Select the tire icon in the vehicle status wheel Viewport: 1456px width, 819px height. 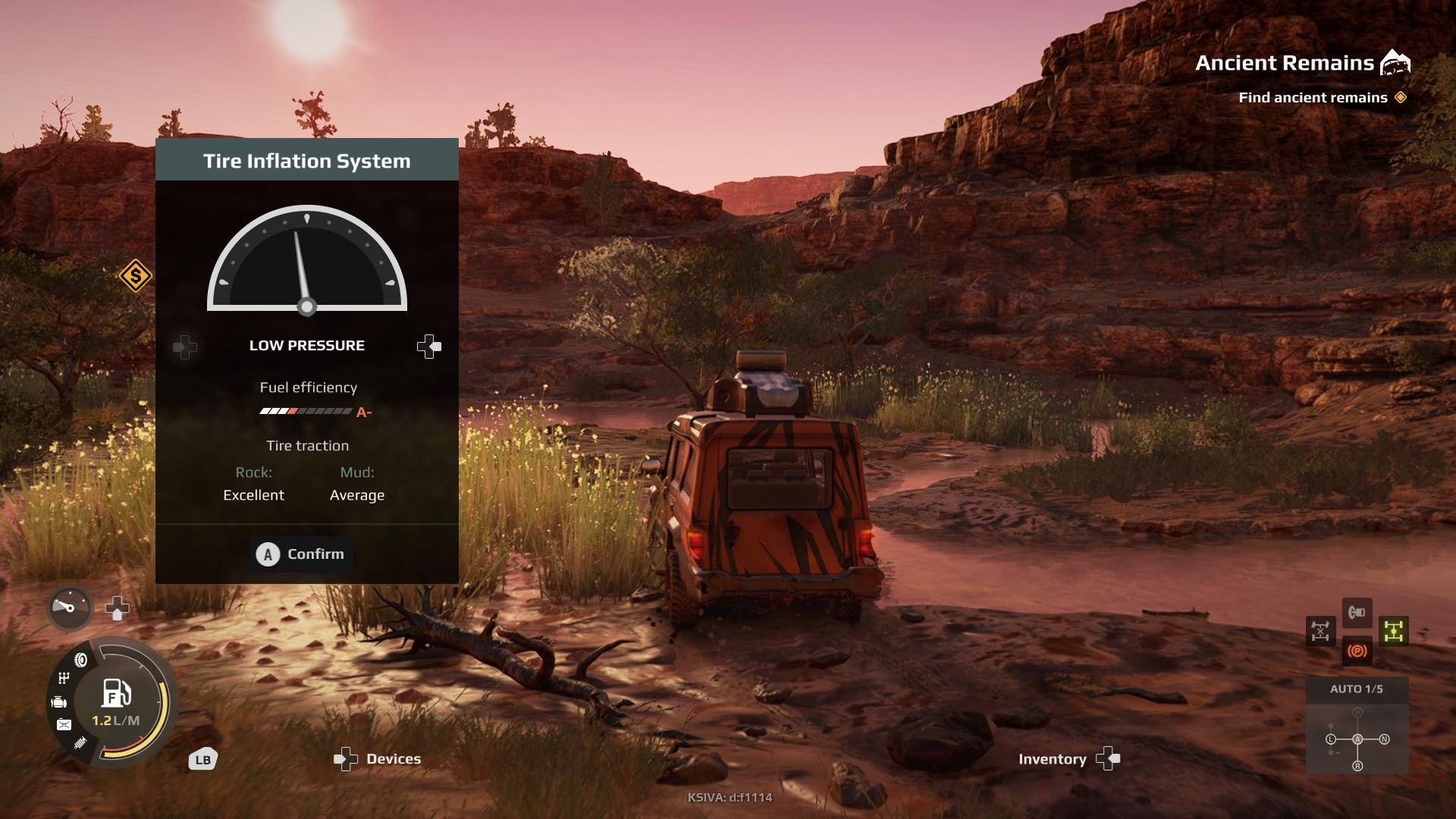[81, 660]
